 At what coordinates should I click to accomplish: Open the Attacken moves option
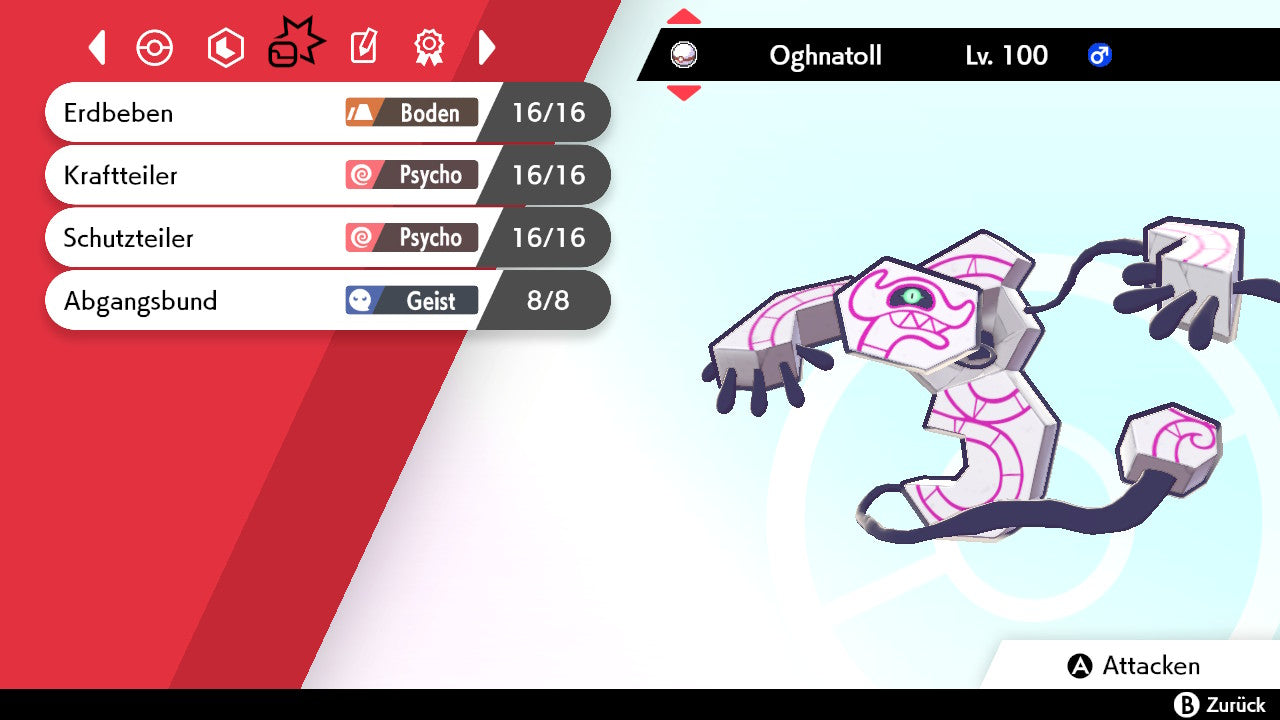[1134, 666]
